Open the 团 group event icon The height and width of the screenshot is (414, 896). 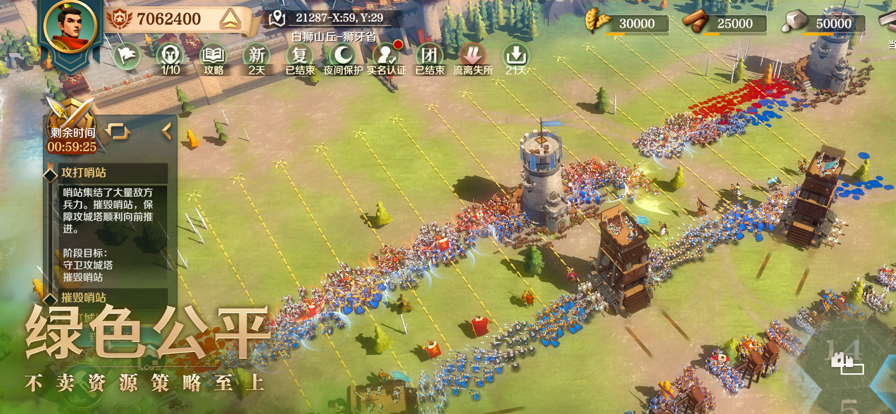click(x=430, y=56)
